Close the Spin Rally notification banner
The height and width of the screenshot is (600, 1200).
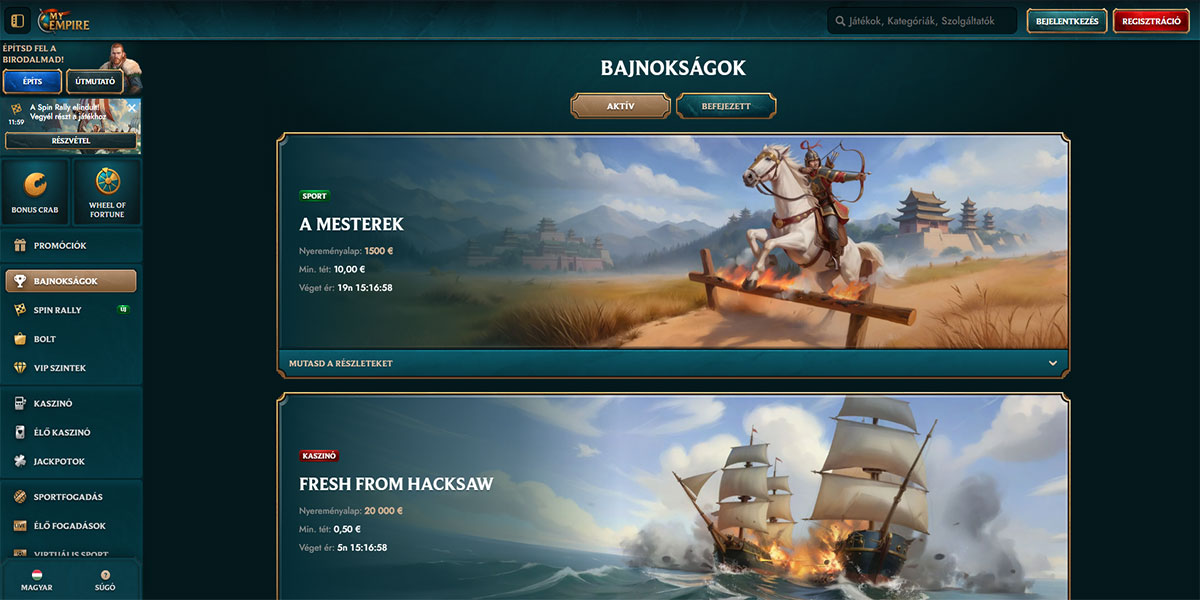tap(132, 107)
